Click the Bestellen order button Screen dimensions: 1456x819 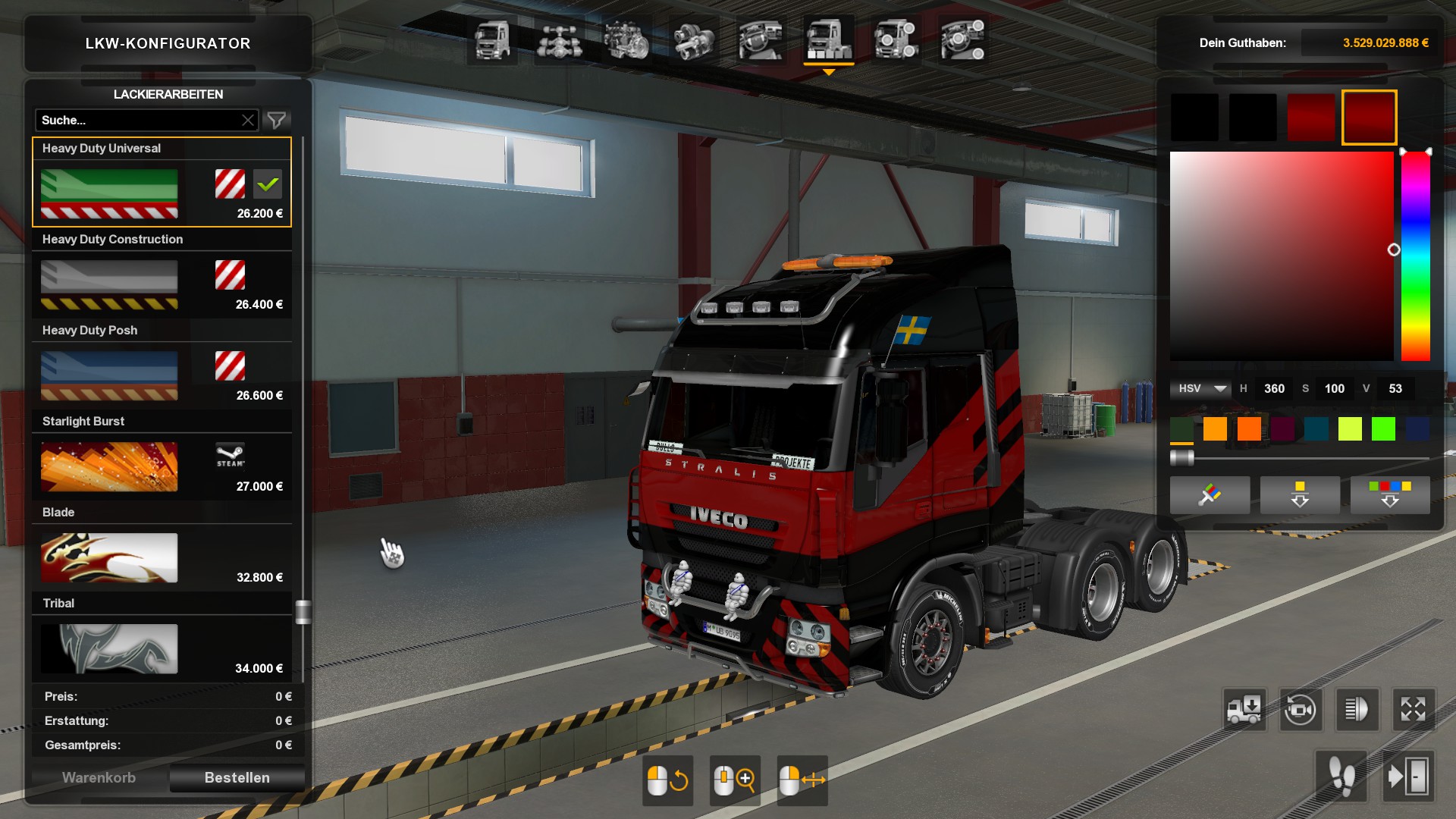237,777
